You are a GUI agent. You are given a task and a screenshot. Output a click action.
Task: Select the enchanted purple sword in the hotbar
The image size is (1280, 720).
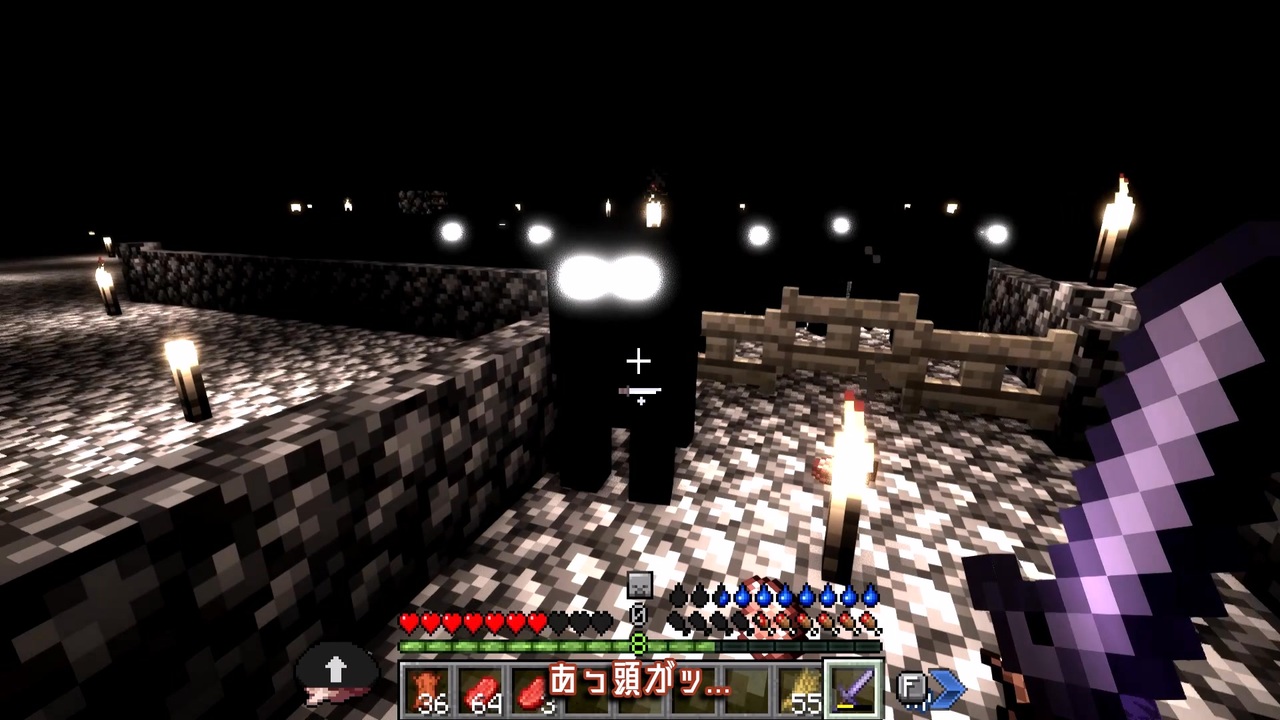click(x=855, y=684)
